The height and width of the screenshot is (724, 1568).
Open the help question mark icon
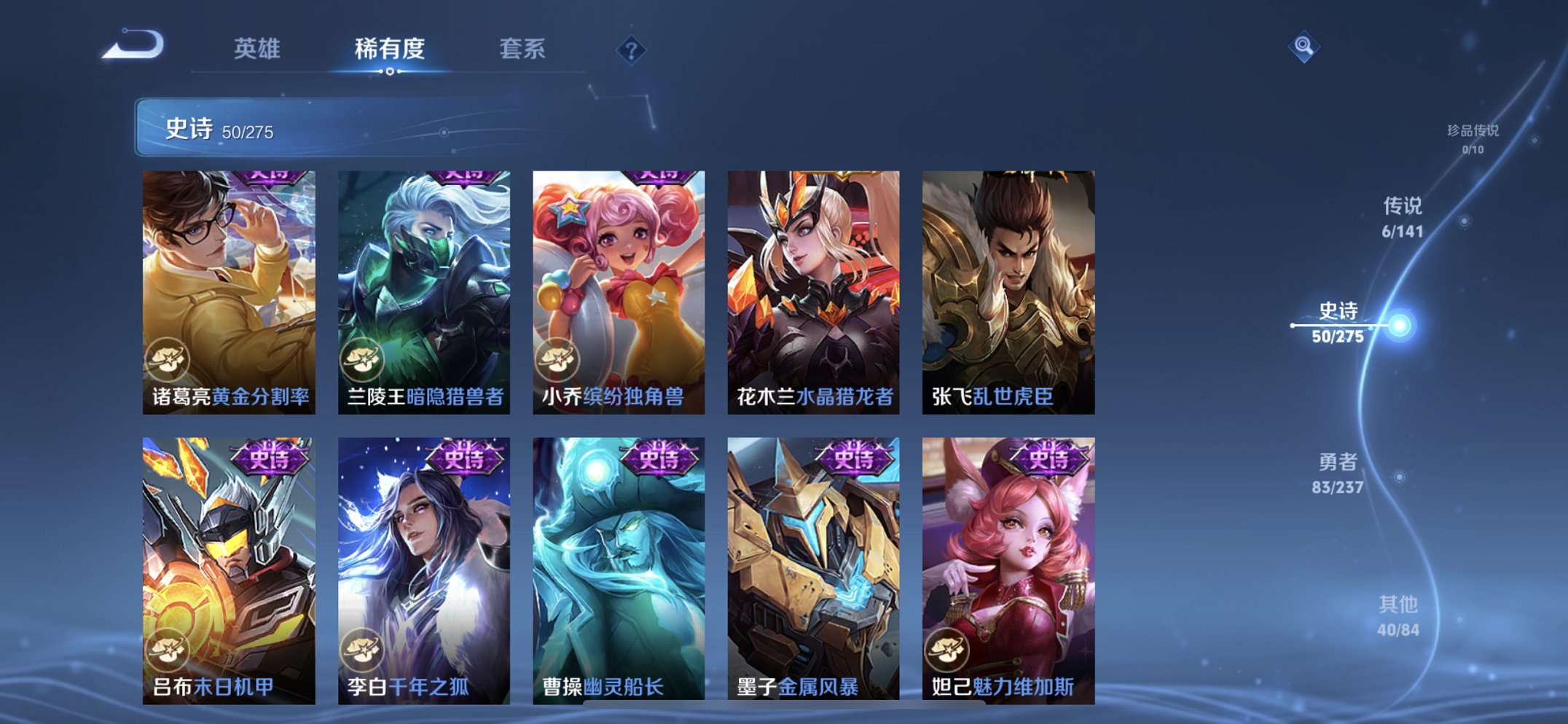point(632,50)
